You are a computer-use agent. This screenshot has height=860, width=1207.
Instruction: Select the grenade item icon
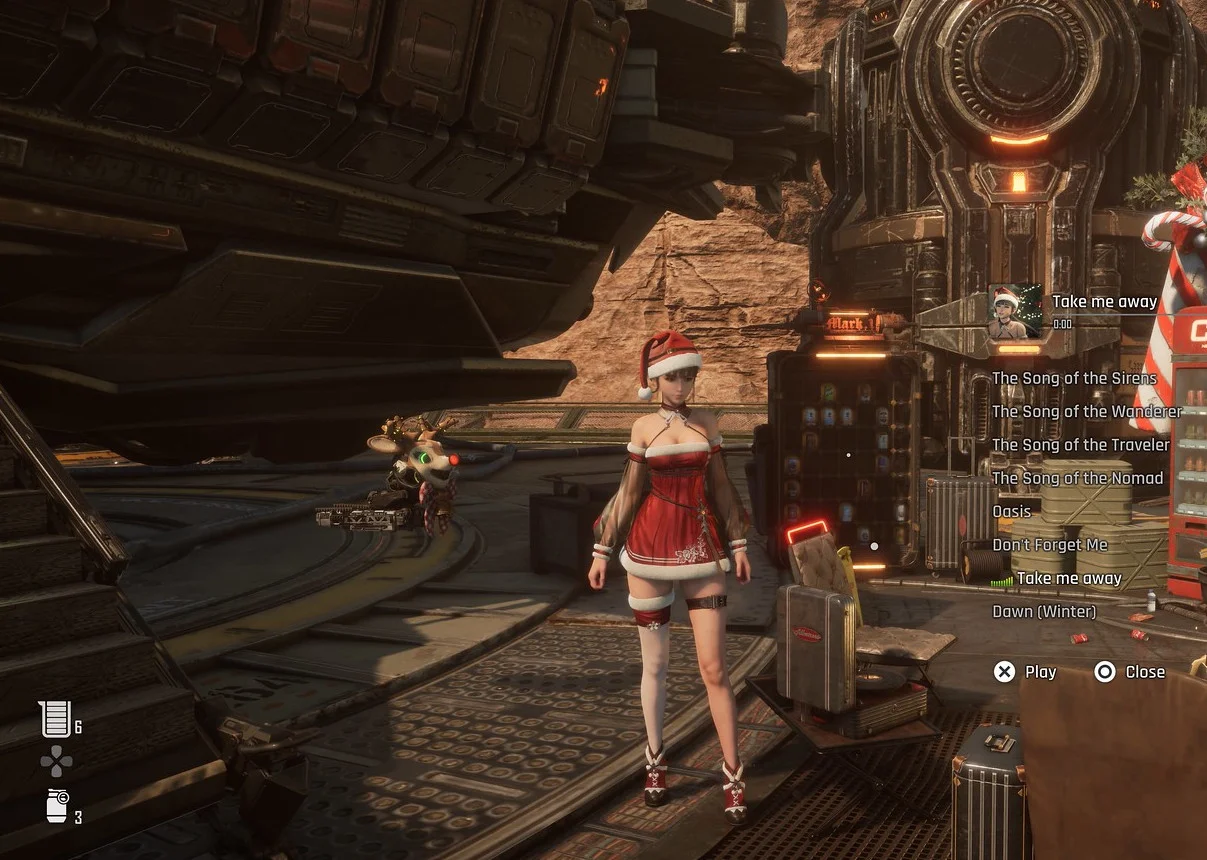[58, 805]
